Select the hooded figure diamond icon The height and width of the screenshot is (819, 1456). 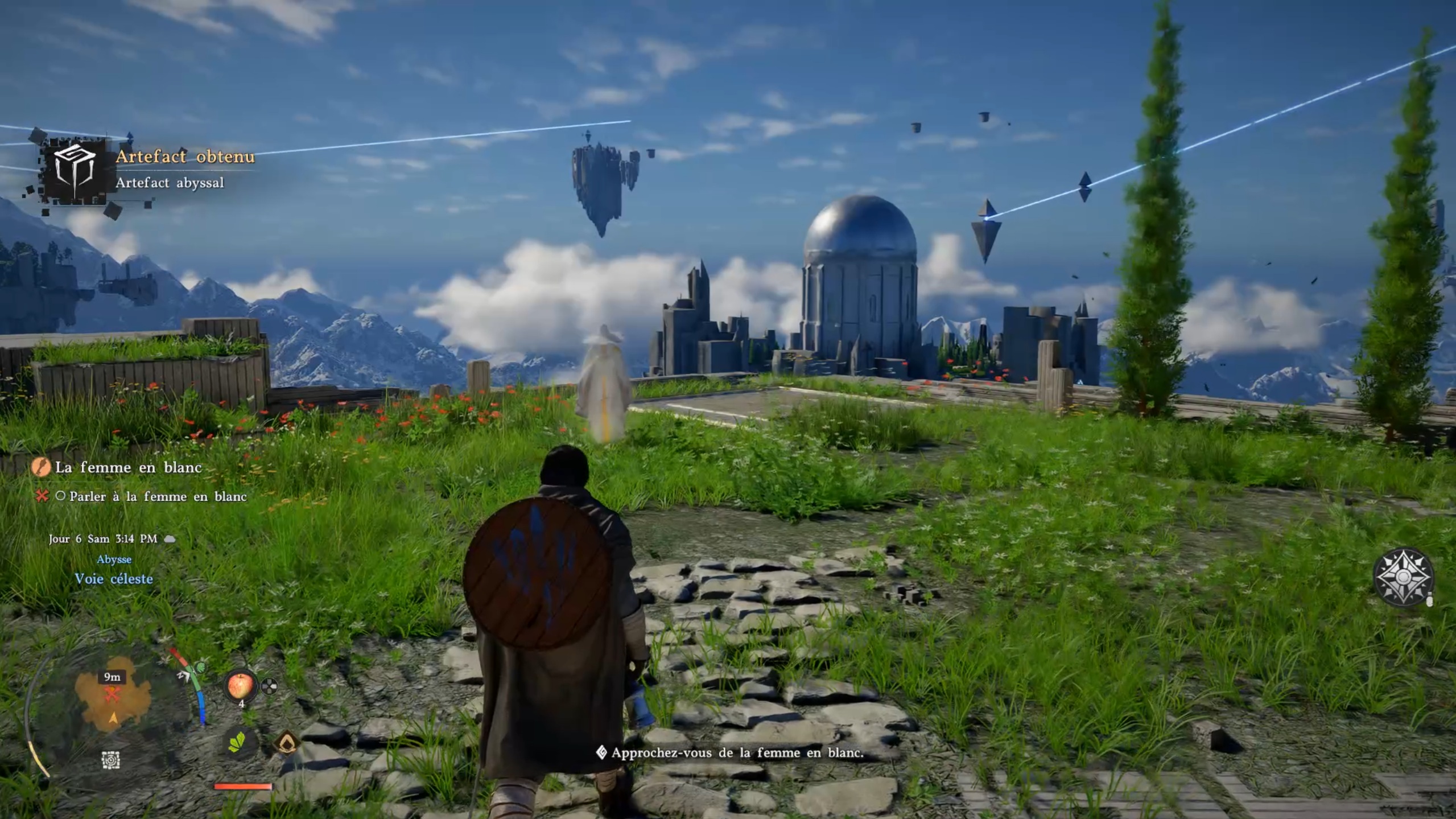click(x=286, y=742)
